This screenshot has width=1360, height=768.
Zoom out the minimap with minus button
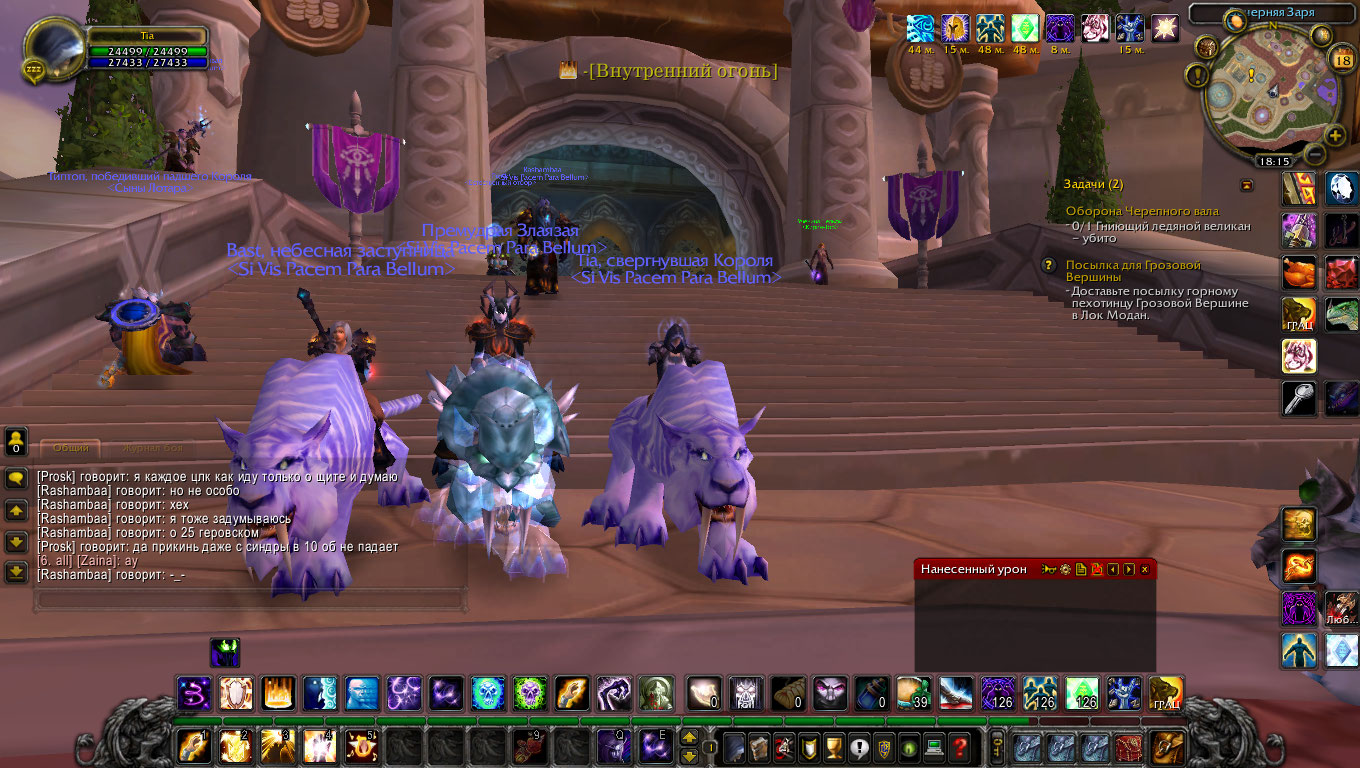click(1314, 155)
